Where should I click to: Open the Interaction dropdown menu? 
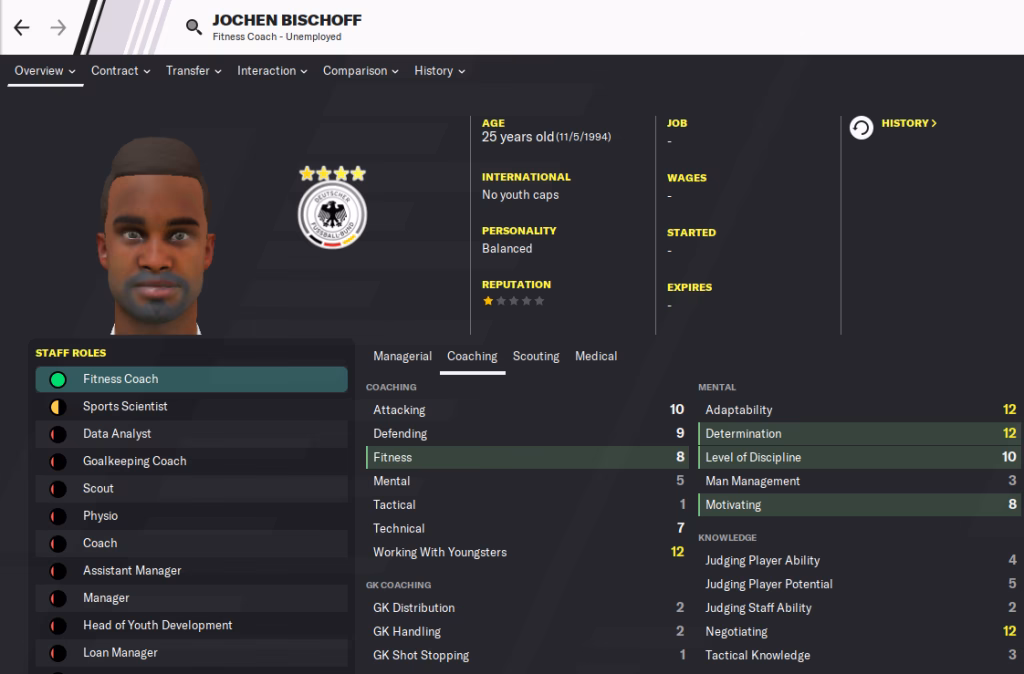tap(272, 71)
